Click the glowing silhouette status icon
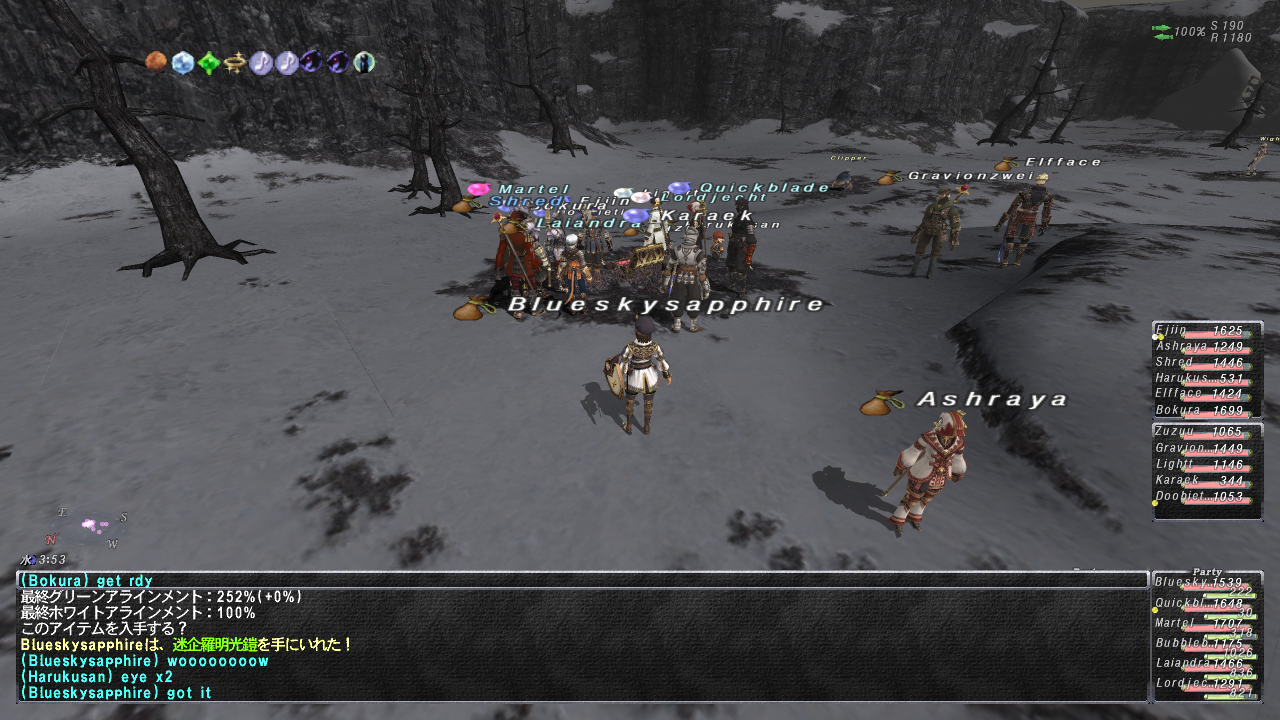 (364, 63)
